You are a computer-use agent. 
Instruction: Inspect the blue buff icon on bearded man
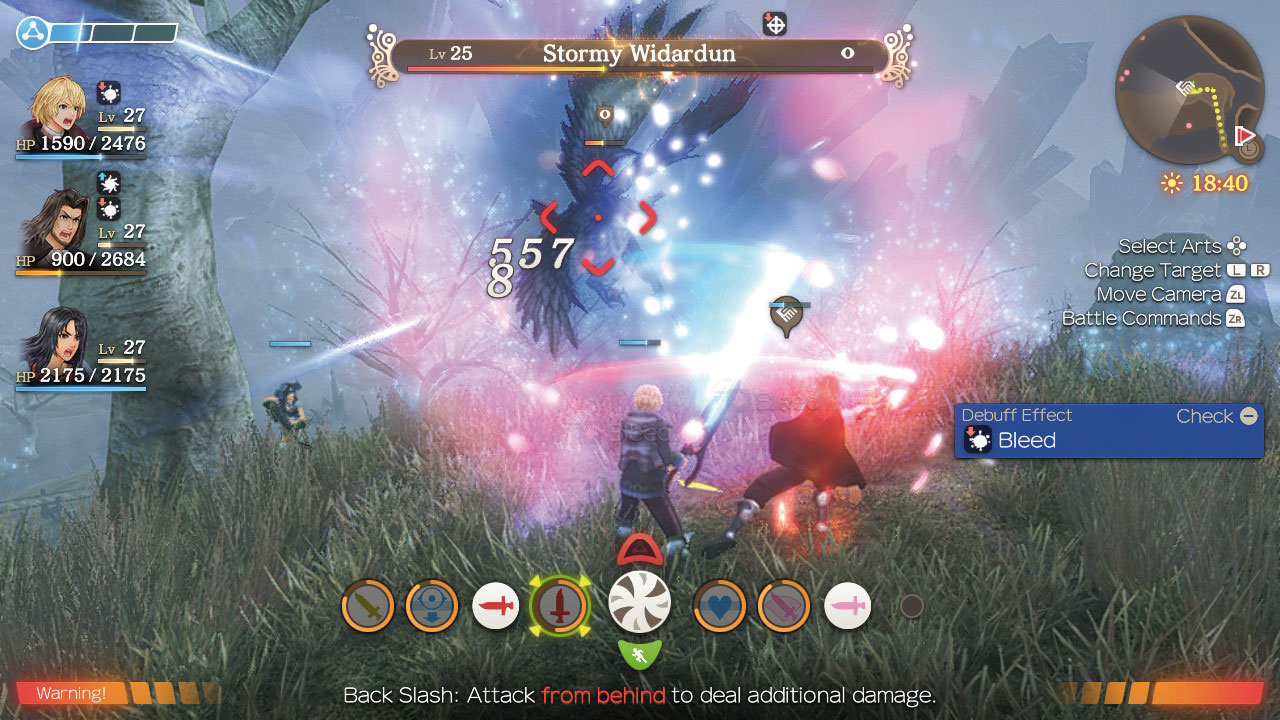tap(109, 182)
